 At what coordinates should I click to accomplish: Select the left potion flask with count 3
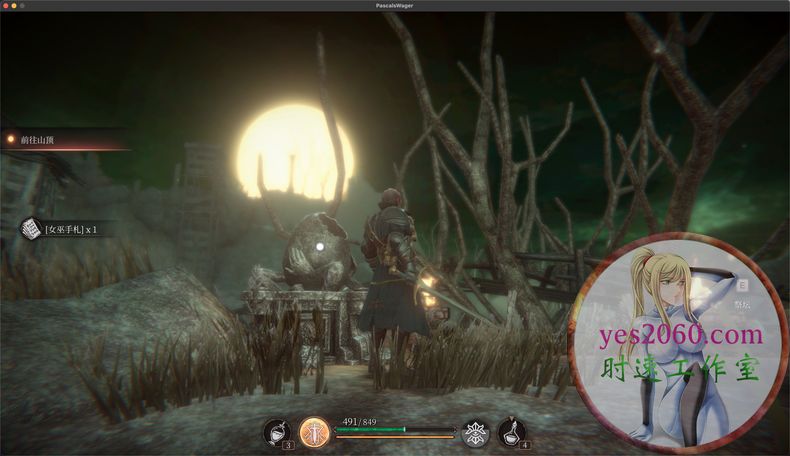[x=275, y=432]
